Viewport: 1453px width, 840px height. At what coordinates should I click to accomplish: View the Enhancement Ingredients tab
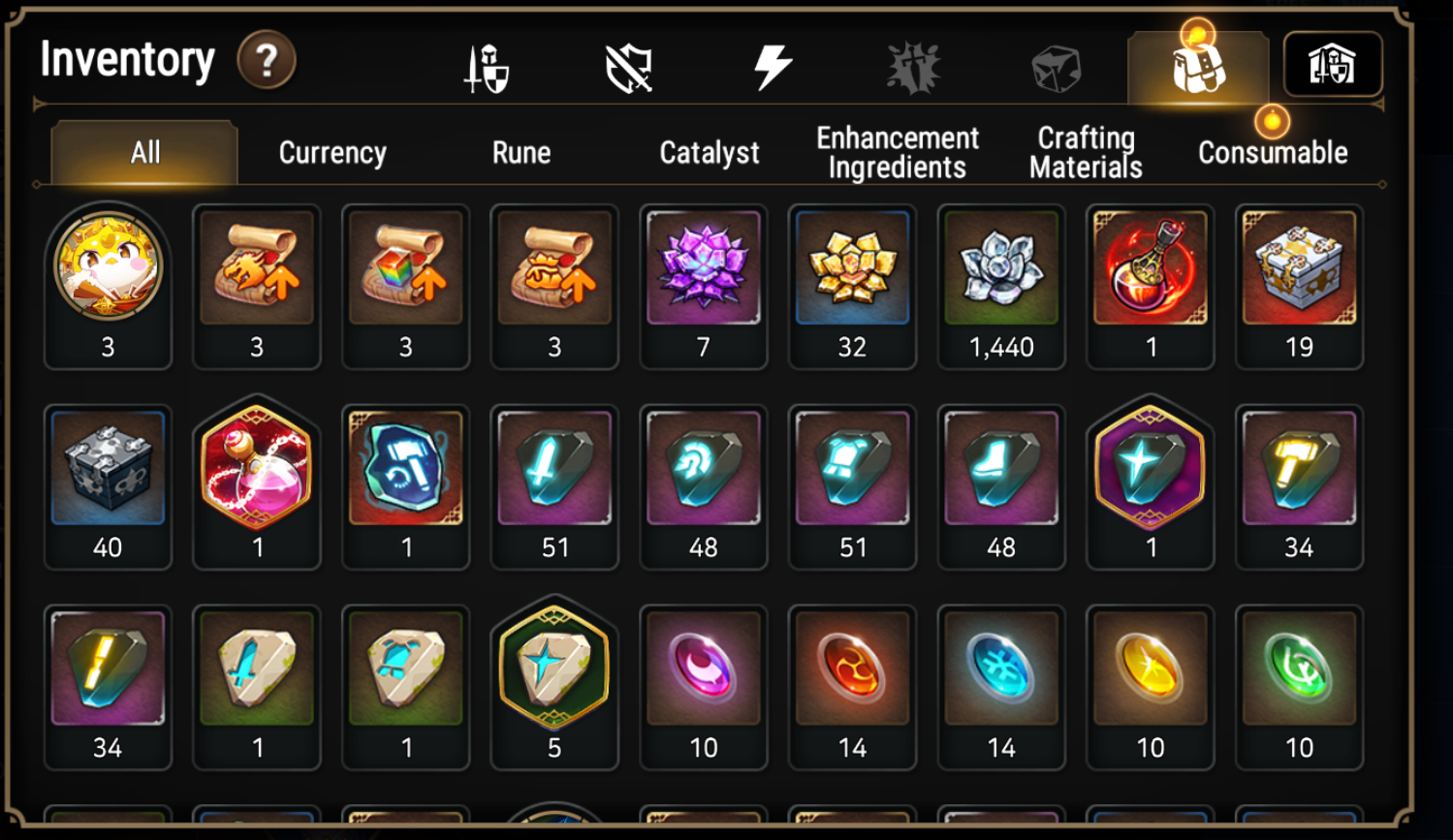coord(897,151)
